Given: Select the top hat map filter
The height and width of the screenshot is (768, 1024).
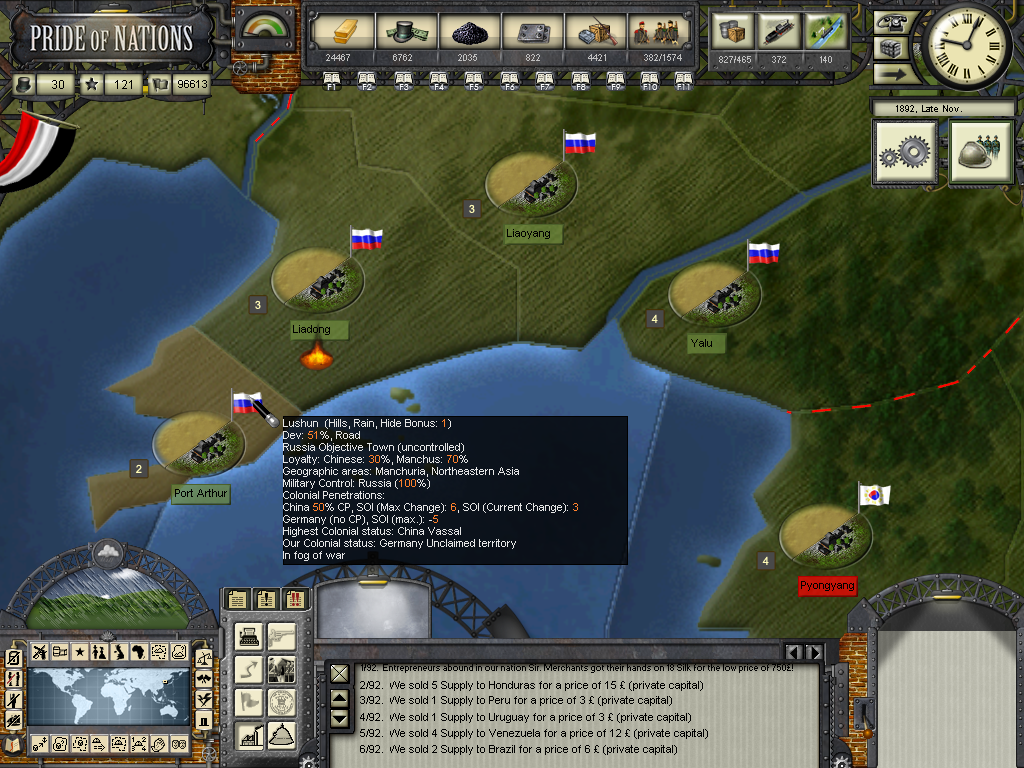Looking at the screenshot, I should click(x=204, y=719).
